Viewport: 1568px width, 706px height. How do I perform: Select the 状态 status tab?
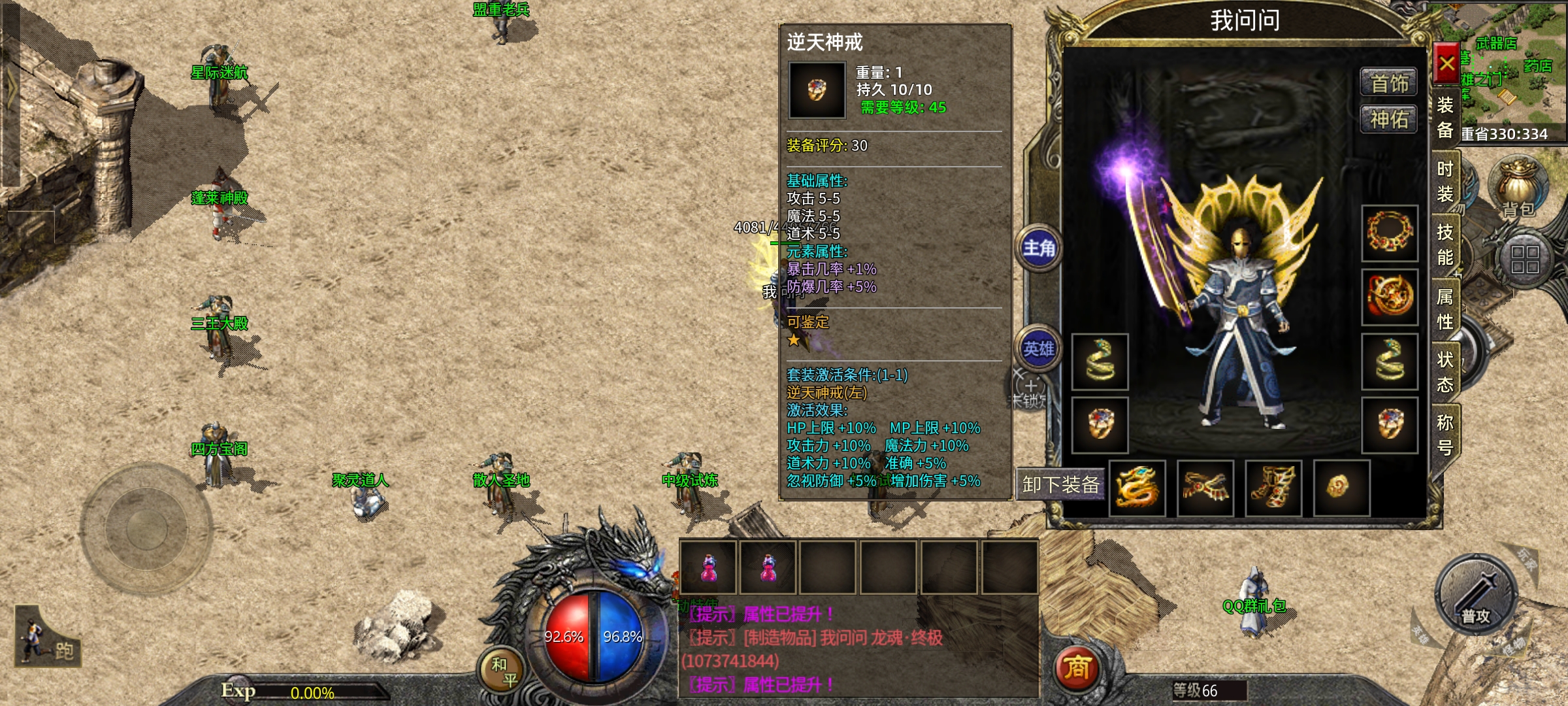1445,372
